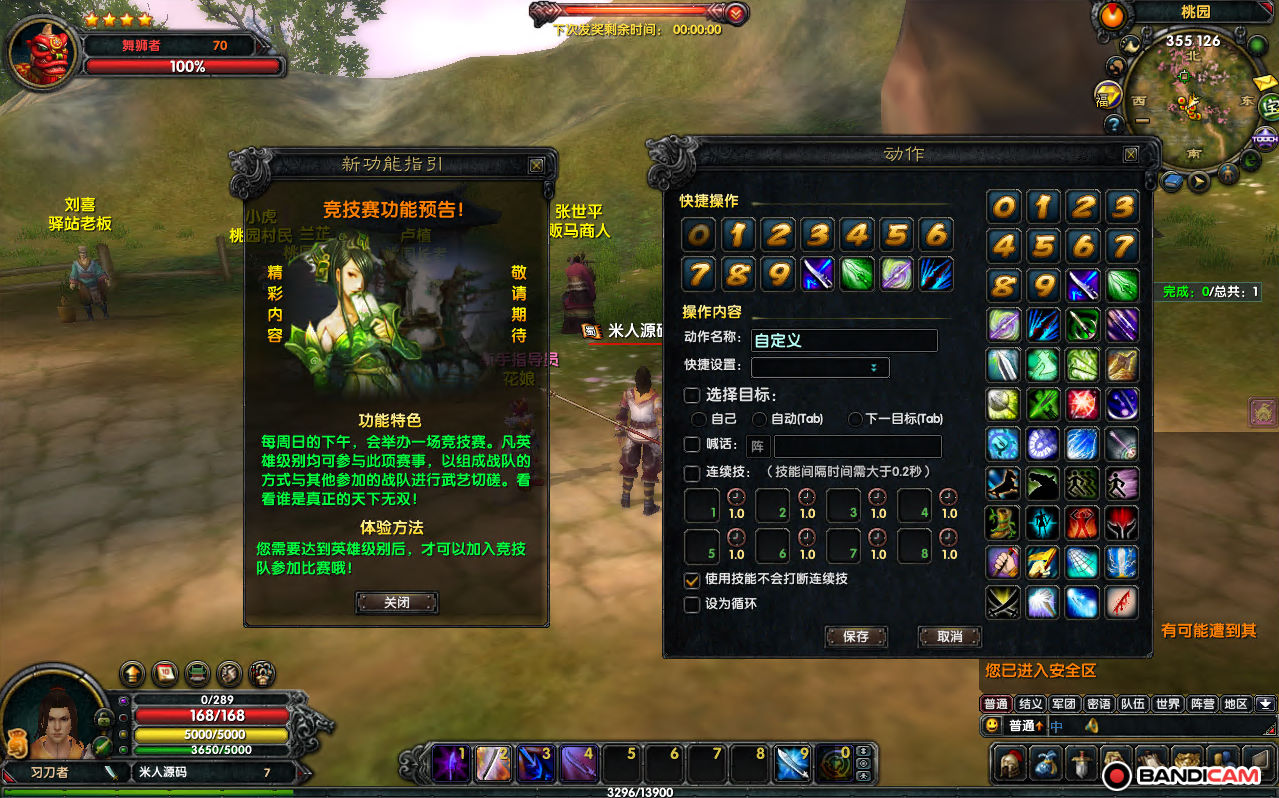Uncheck 使用技能不会打断连续技
1279x798 pixels.
click(692, 579)
